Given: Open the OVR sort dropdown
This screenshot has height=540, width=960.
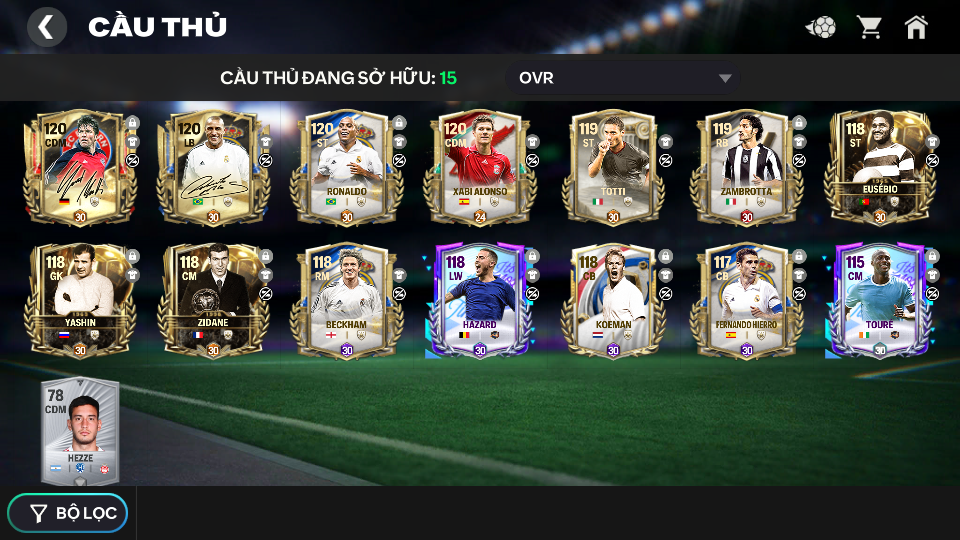Looking at the screenshot, I should click(625, 78).
